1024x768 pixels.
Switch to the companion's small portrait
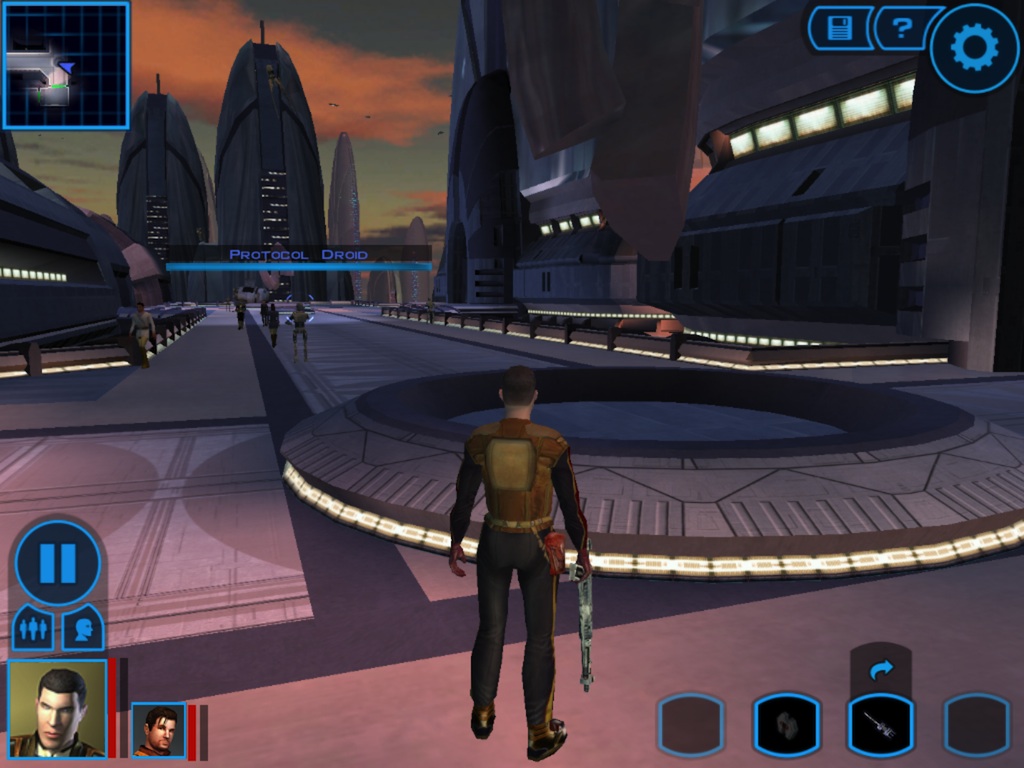click(x=158, y=730)
